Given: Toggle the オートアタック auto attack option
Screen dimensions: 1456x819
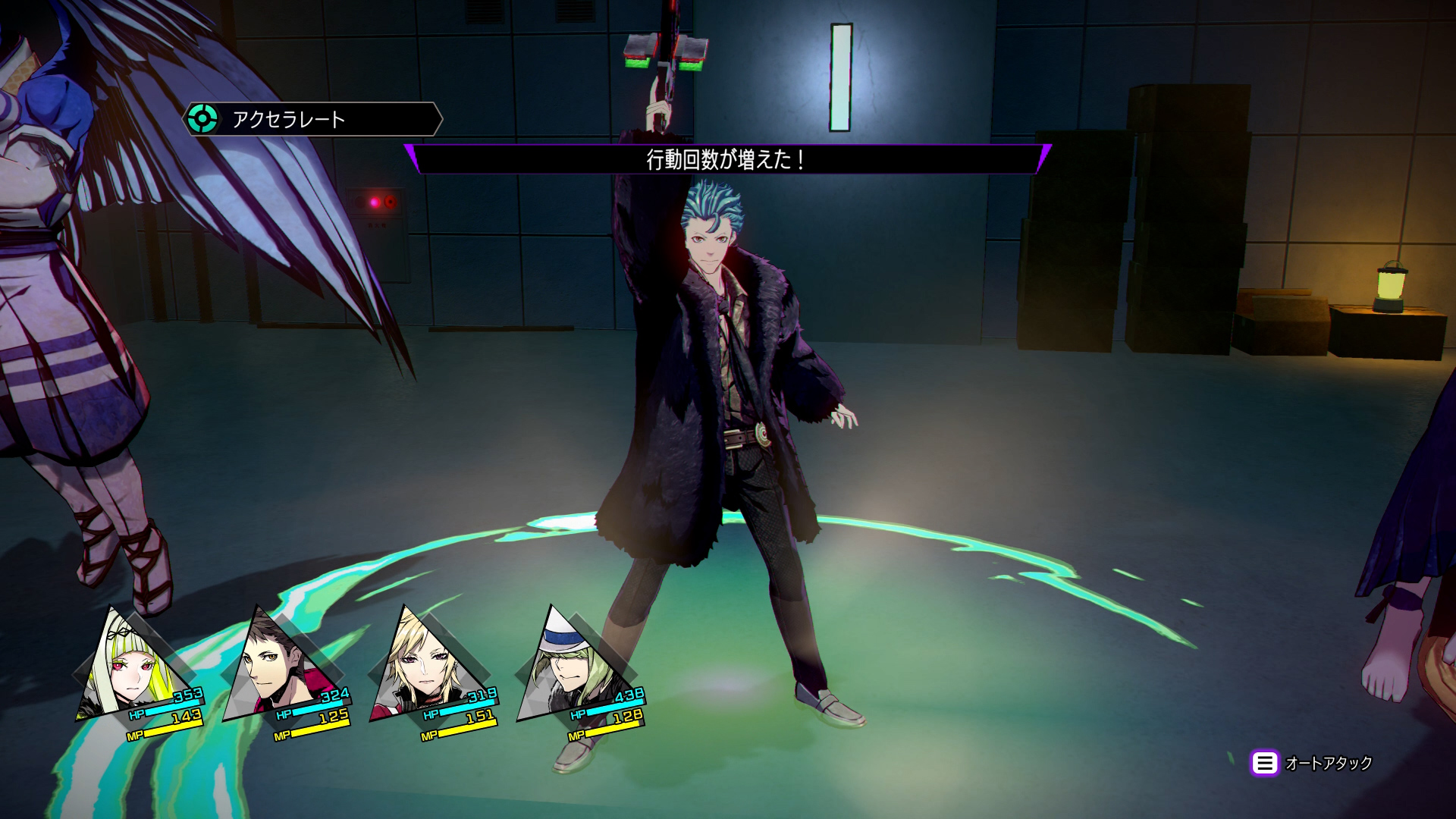Looking at the screenshot, I should pos(1312,763).
